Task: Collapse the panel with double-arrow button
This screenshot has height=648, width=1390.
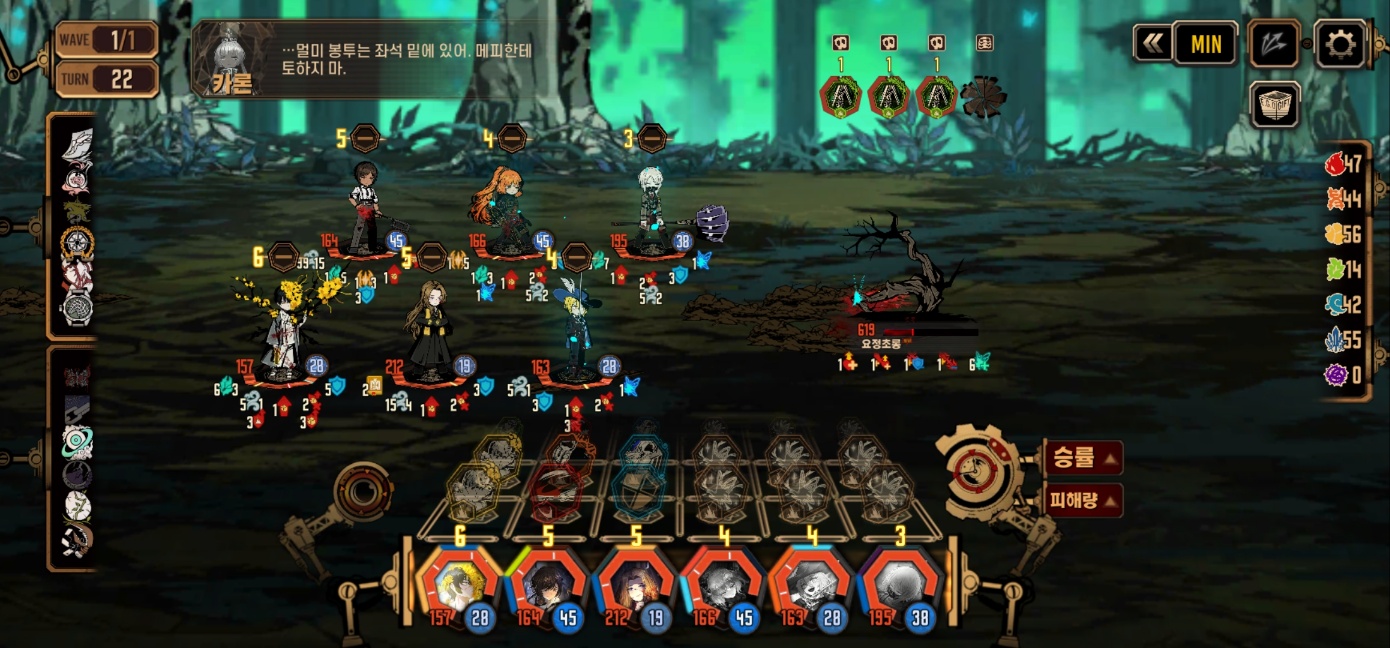Action: [1153, 44]
